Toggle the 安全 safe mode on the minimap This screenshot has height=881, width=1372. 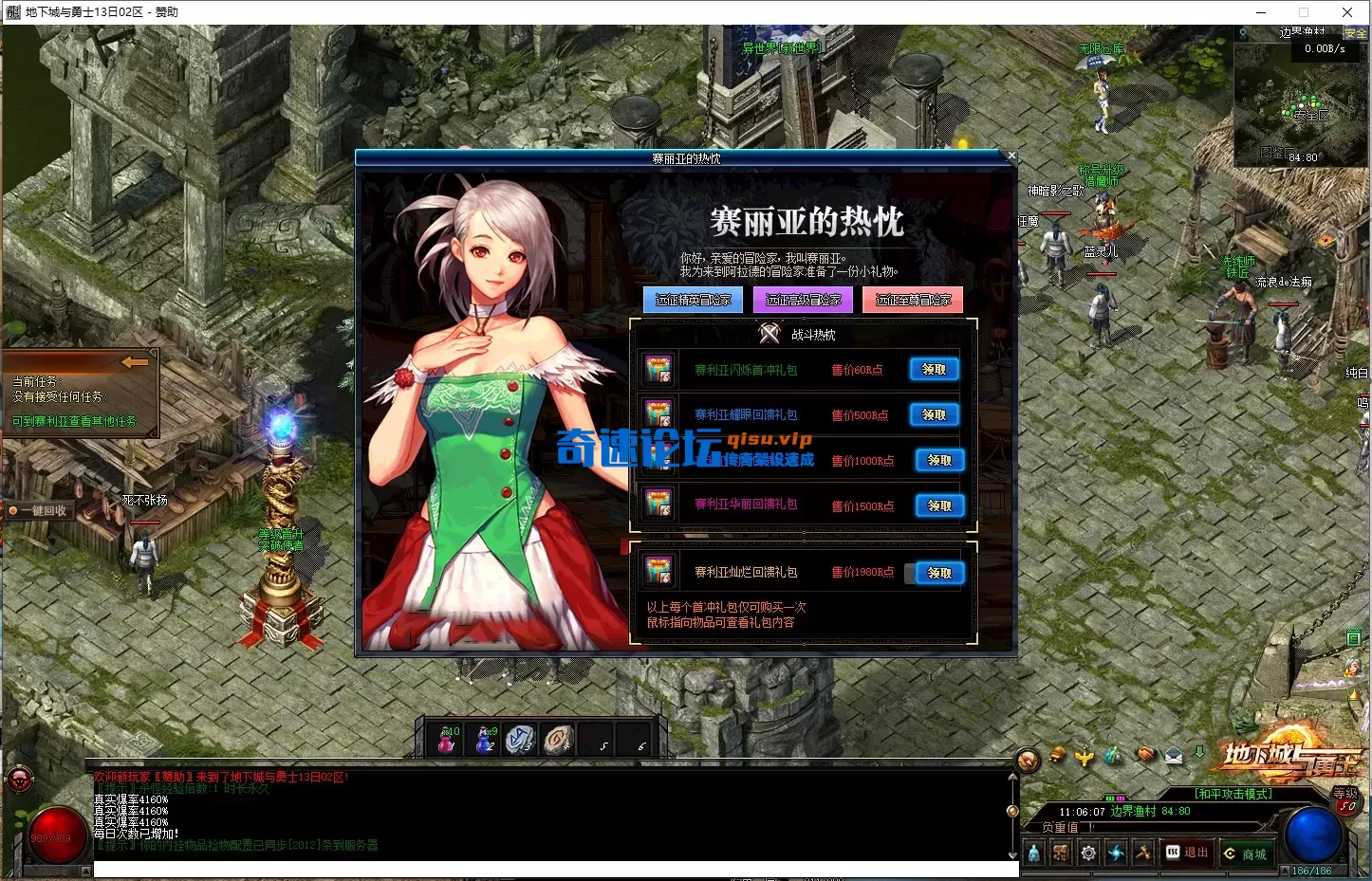click(1355, 31)
